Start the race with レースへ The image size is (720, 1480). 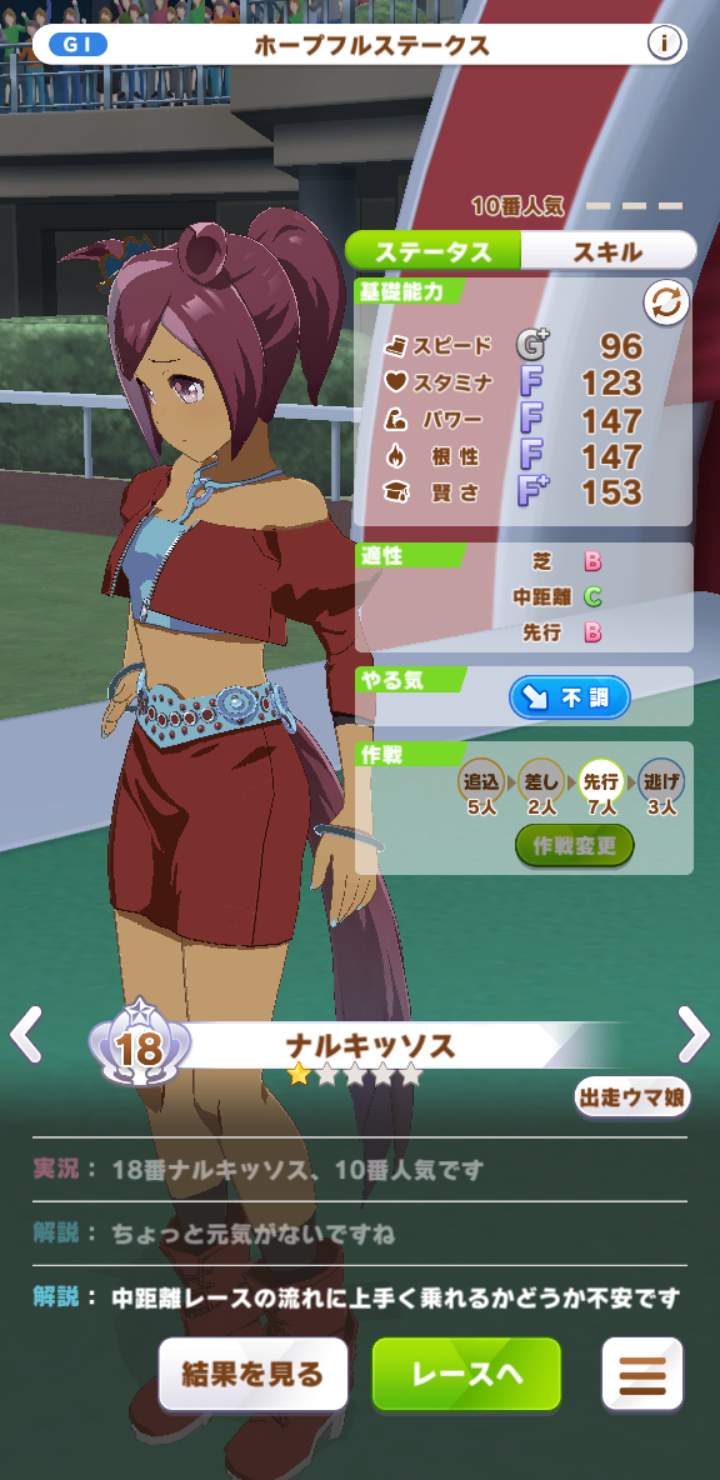coord(467,1374)
